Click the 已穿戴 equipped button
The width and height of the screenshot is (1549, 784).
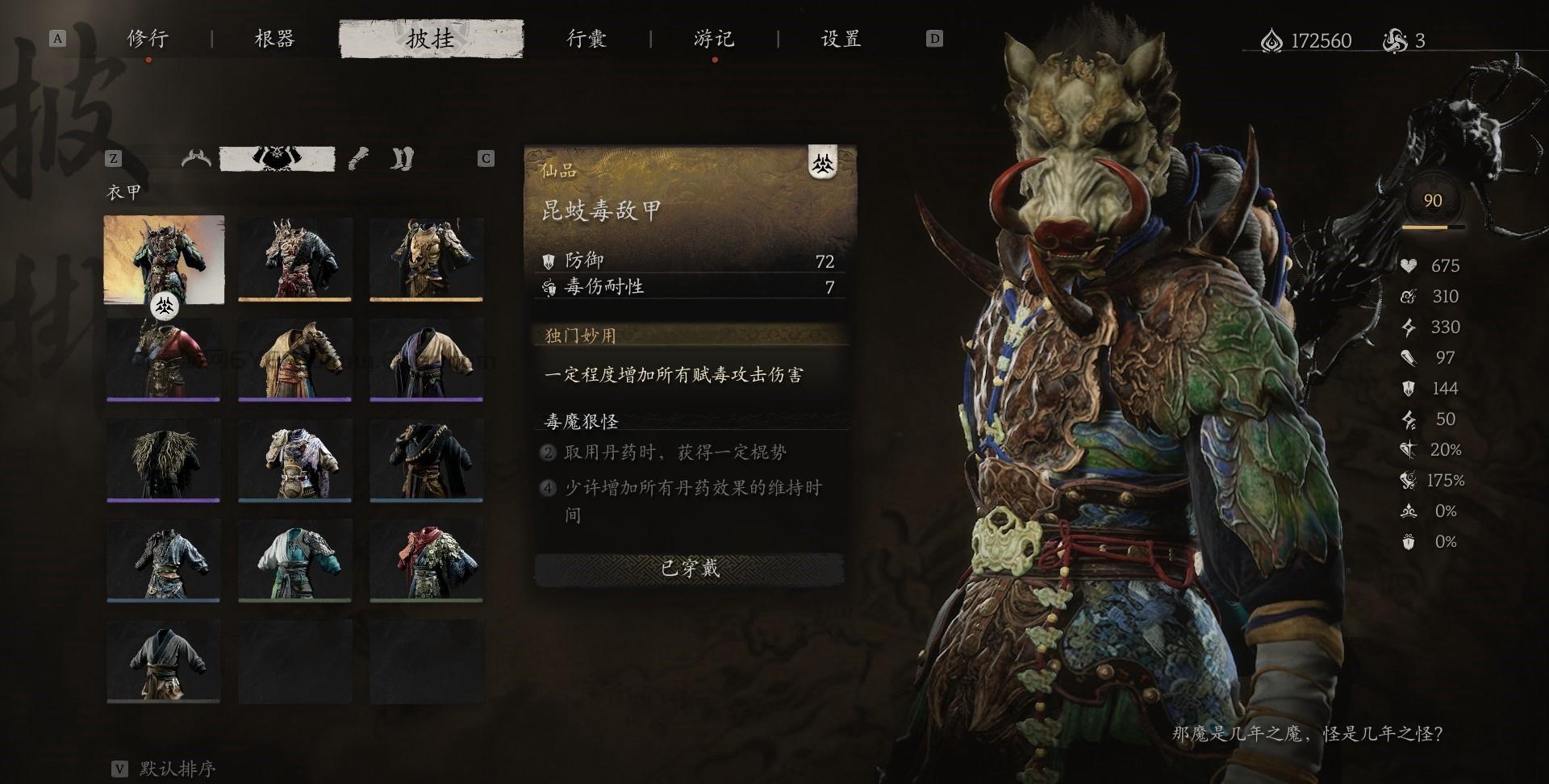690,569
